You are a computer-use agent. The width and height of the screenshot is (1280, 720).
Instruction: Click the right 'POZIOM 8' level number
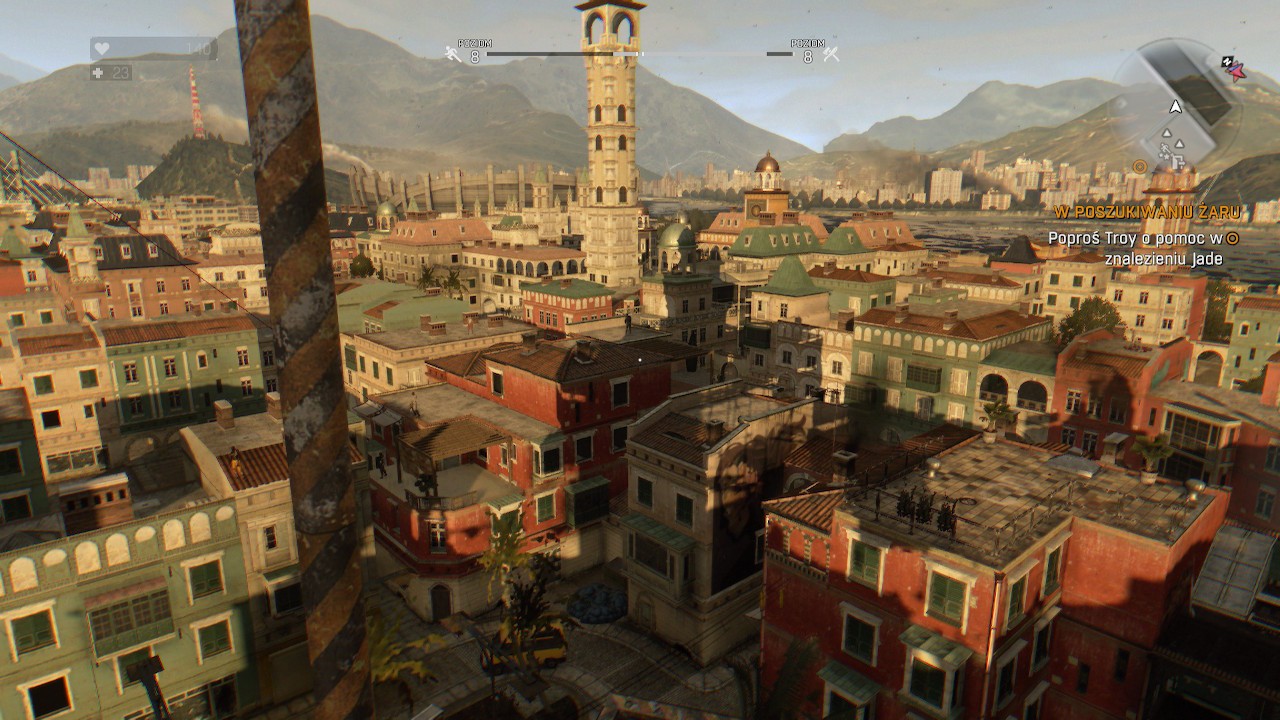pyautogui.click(x=808, y=55)
